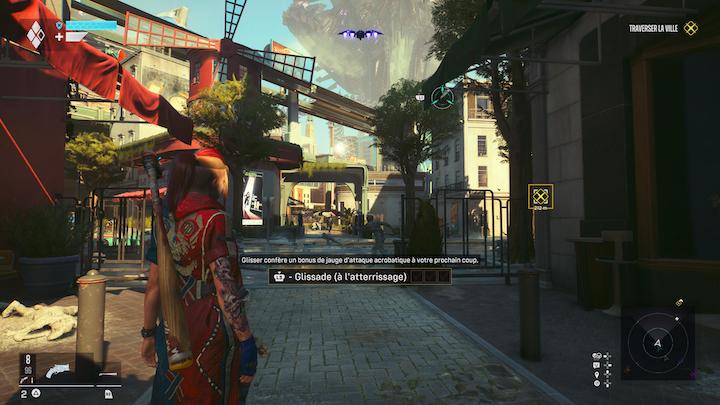Screen dimensions: 720x405
Task: Select the revolver weapon slot
Action: click(55, 371)
